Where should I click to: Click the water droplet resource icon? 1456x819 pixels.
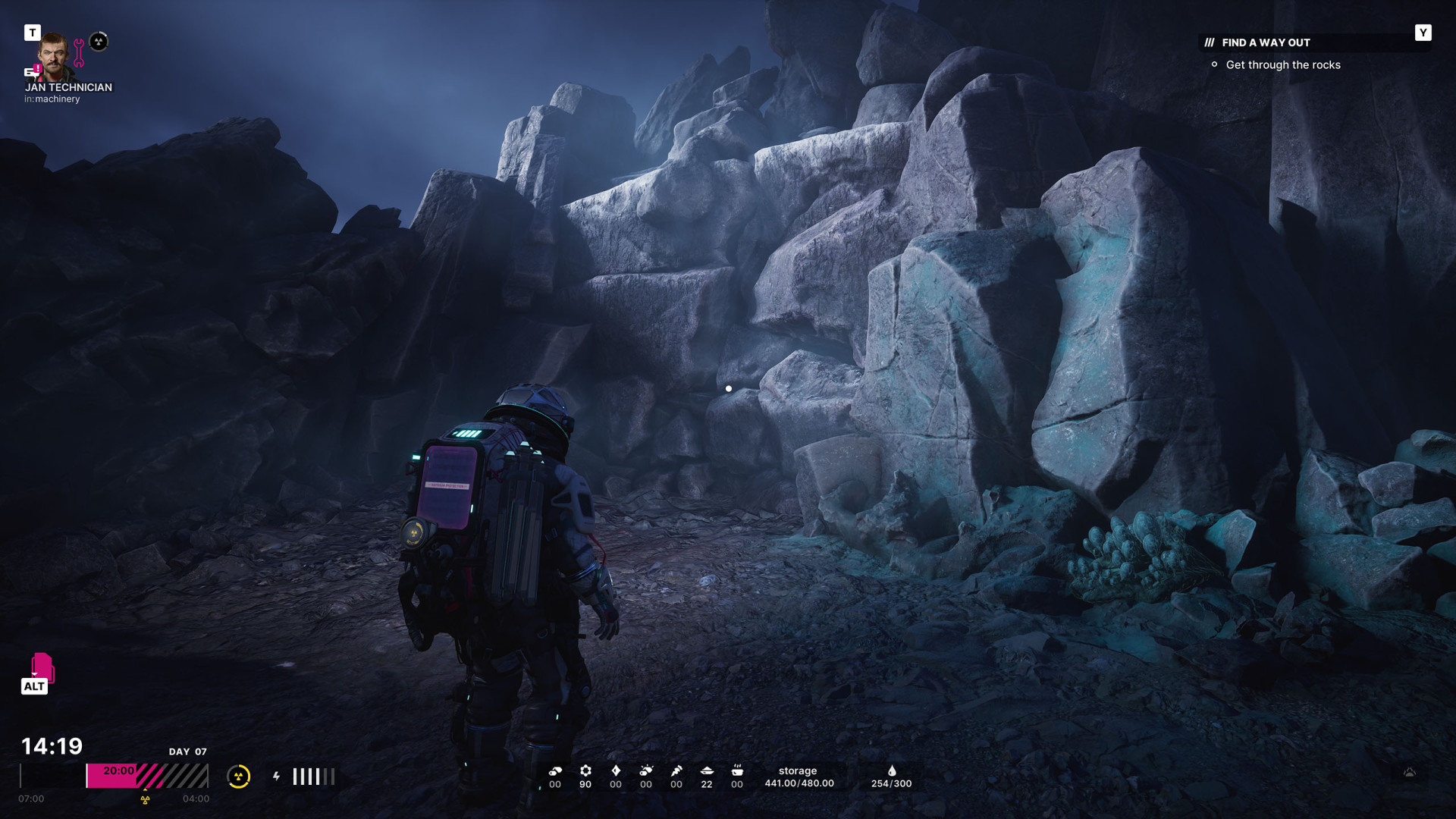[892, 771]
